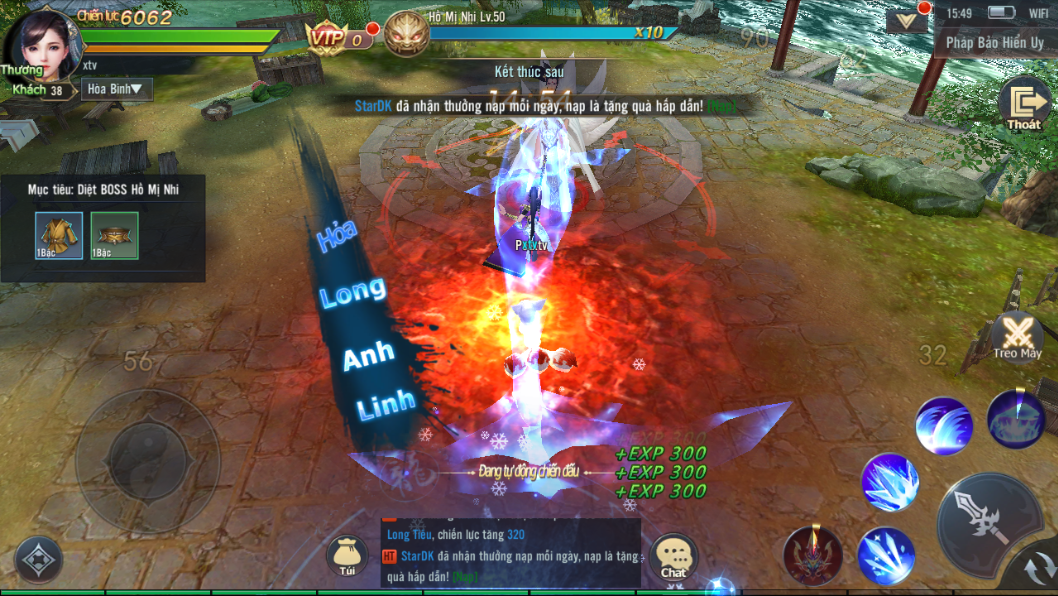Open the VIP panel

click(x=333, y=38)
